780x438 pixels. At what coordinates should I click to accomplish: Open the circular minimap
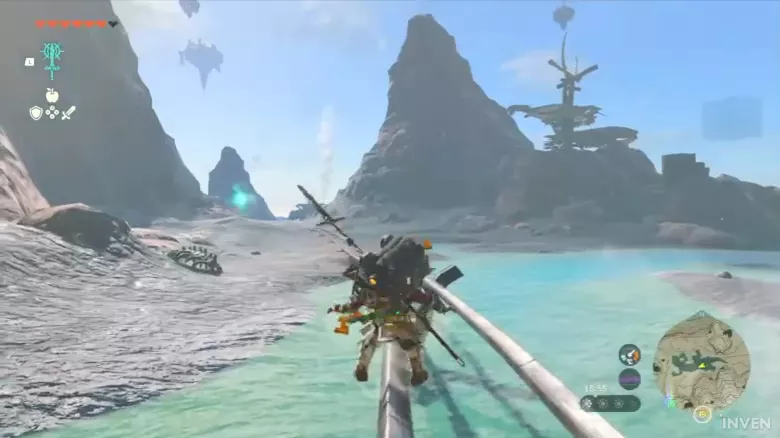(x=701, y=360)
